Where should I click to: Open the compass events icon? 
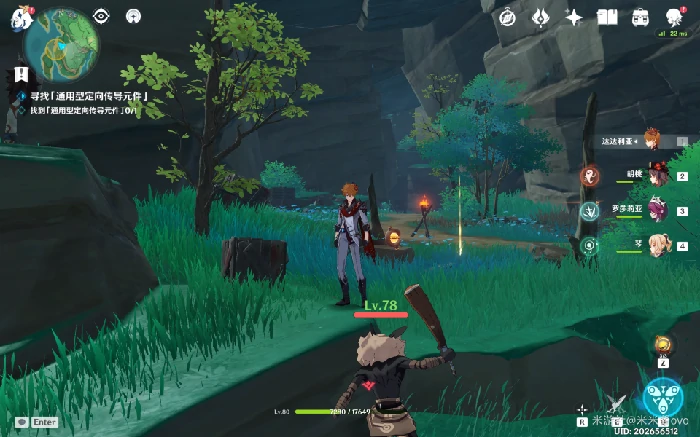coord(507,17)
